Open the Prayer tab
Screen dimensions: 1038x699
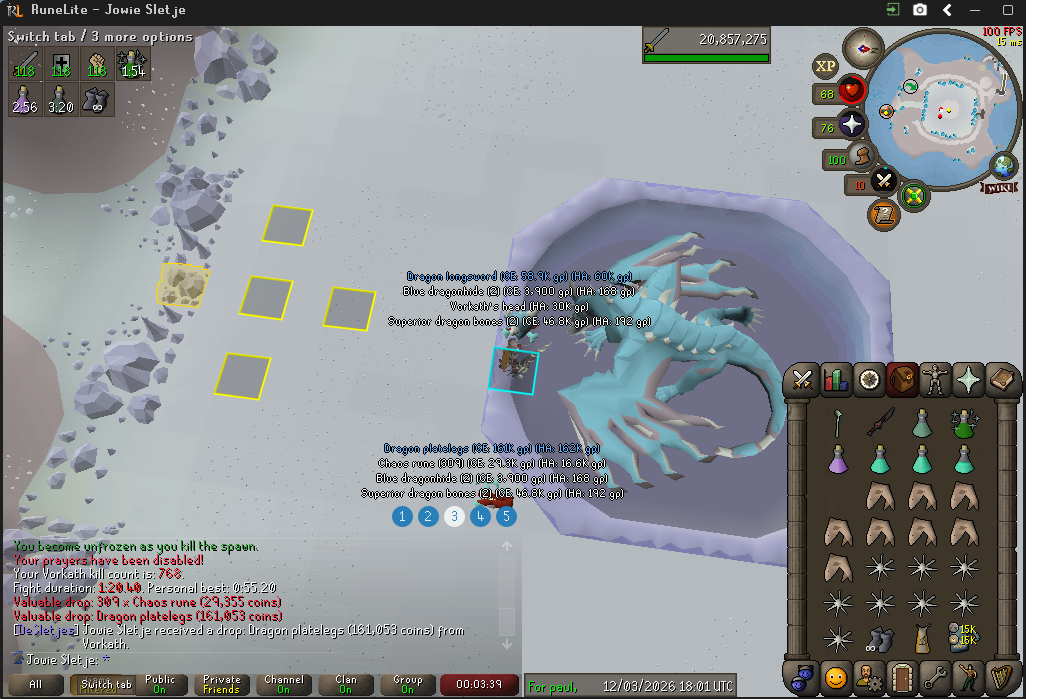coord(968,380)
